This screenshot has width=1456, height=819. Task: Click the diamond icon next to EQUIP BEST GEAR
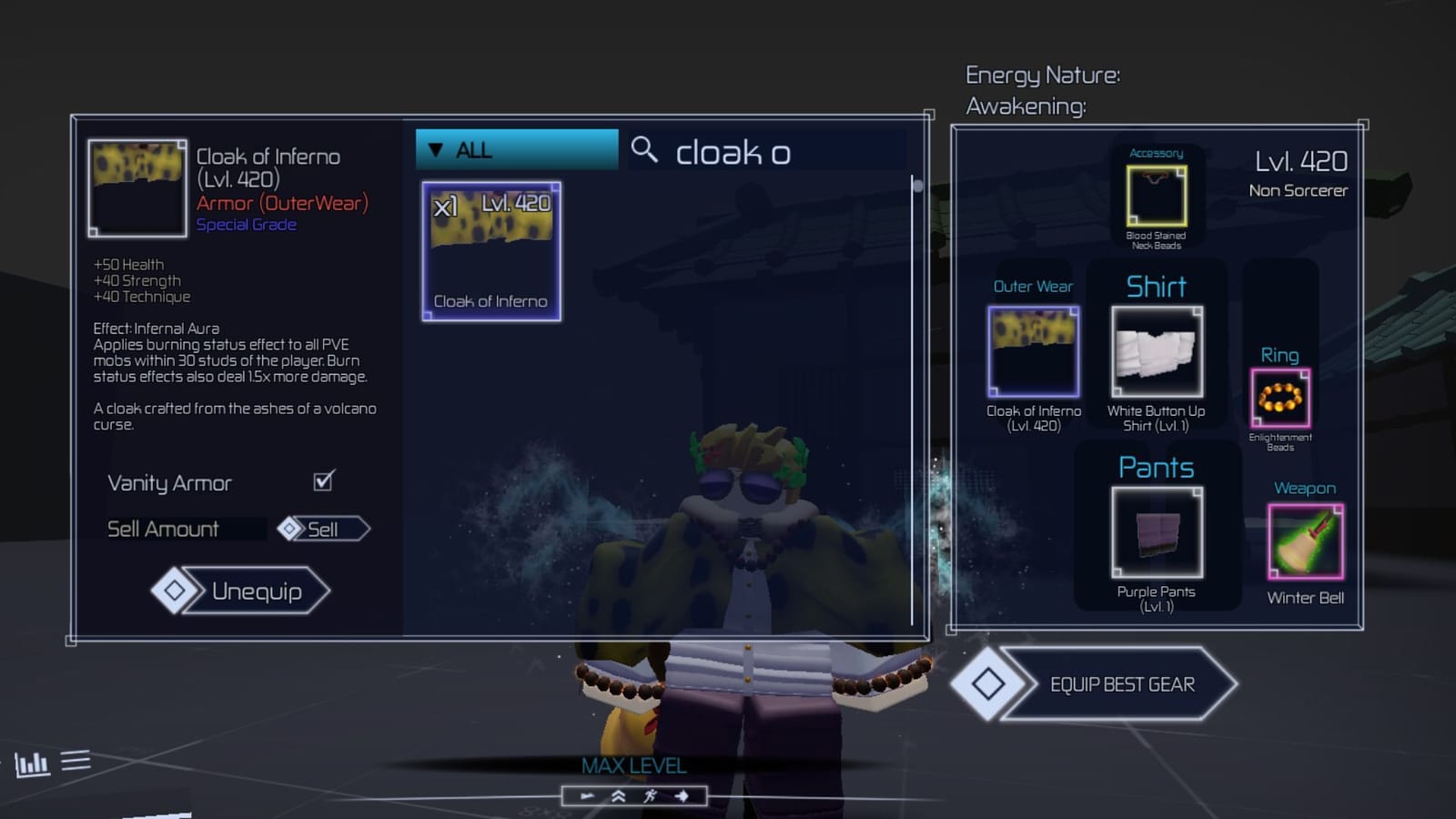point(987,683)
